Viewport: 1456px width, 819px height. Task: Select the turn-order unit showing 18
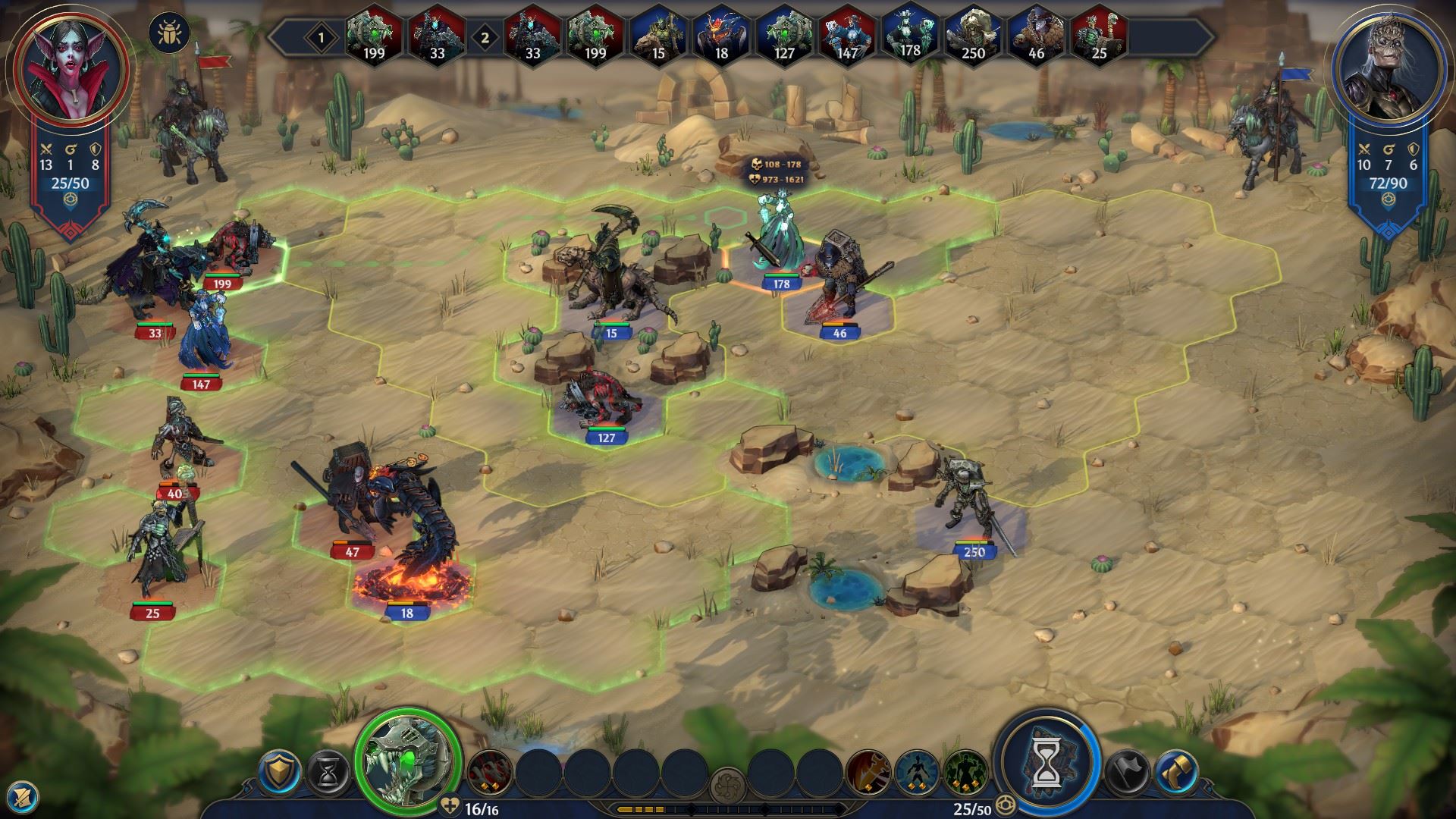pyautogui.click(x=721, y=35)
